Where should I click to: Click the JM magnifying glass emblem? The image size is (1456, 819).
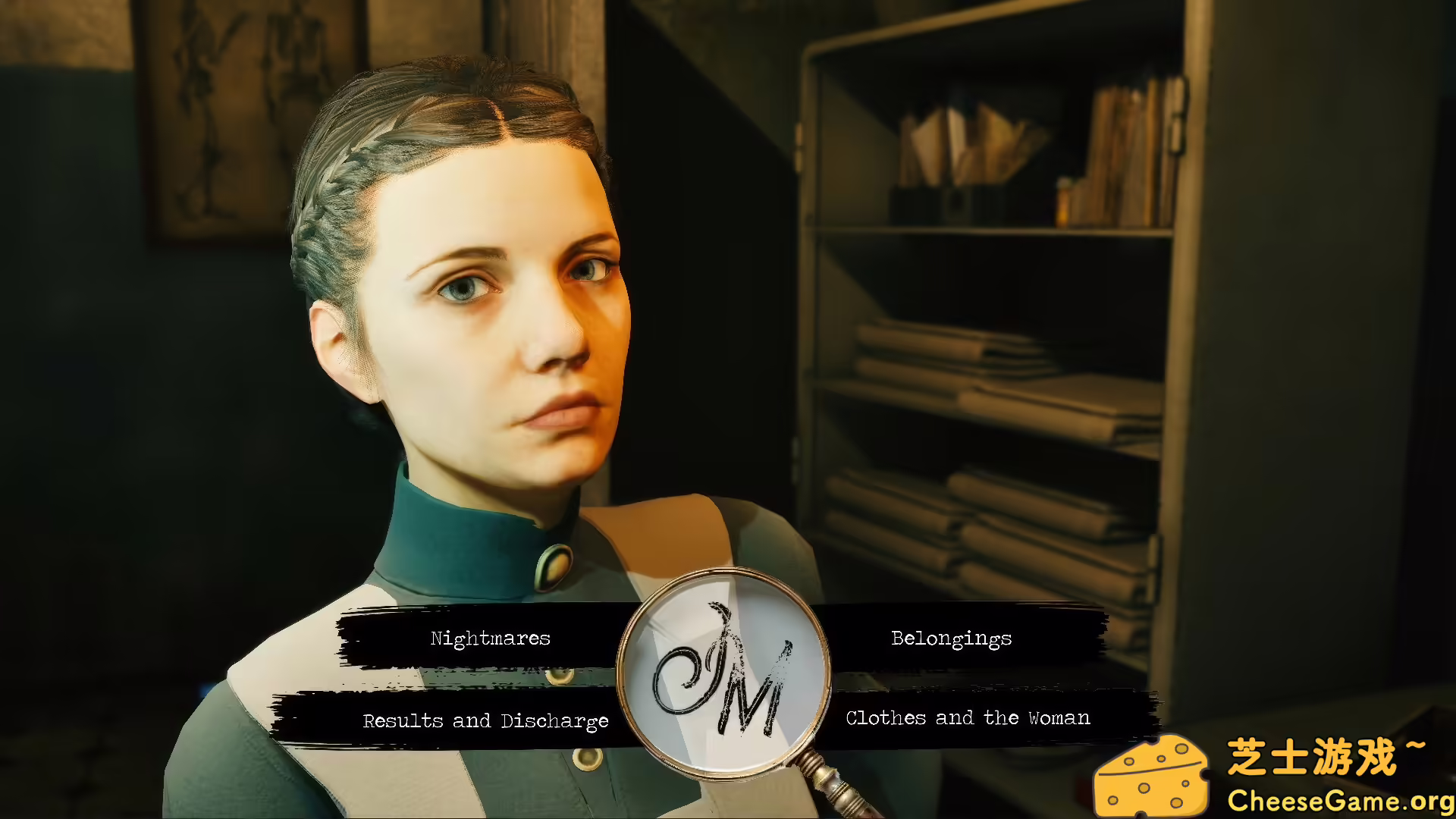click(x=726, y=667)
